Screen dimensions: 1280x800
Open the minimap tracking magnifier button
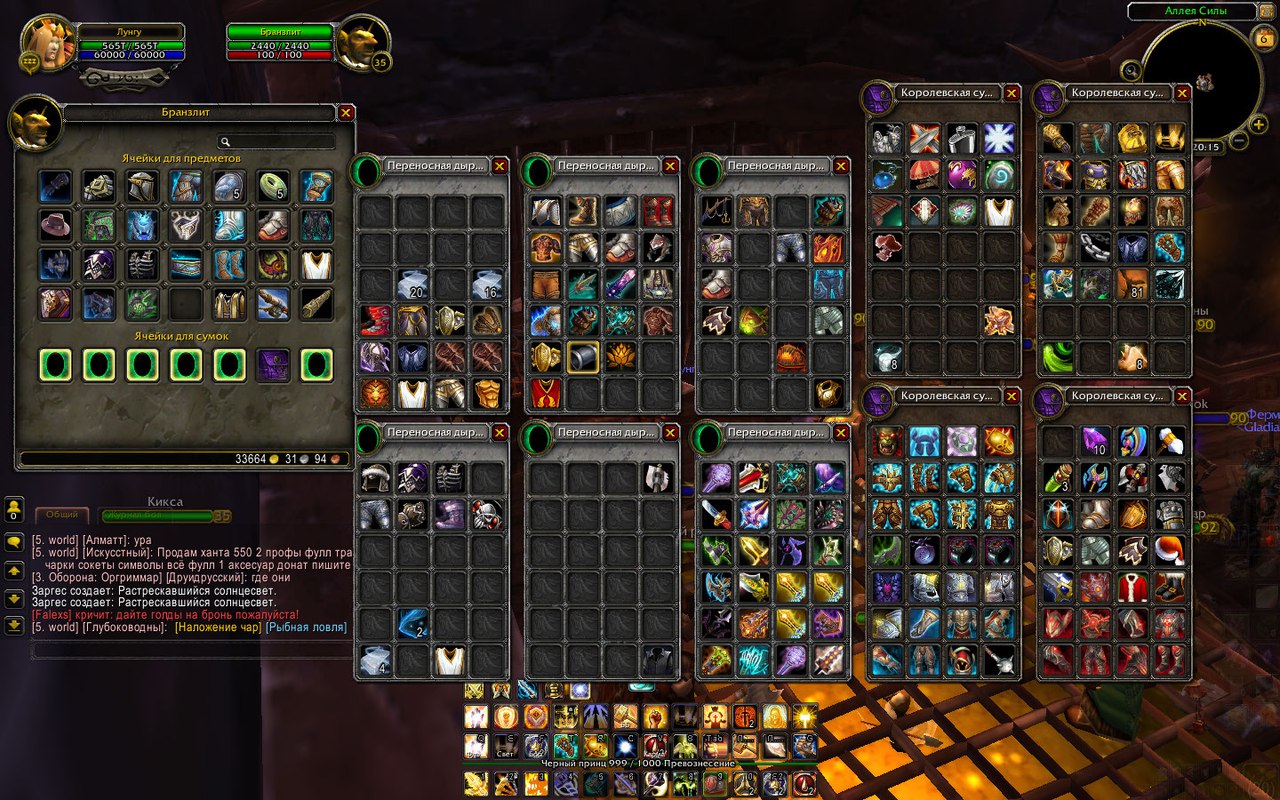click(1131, 69)
